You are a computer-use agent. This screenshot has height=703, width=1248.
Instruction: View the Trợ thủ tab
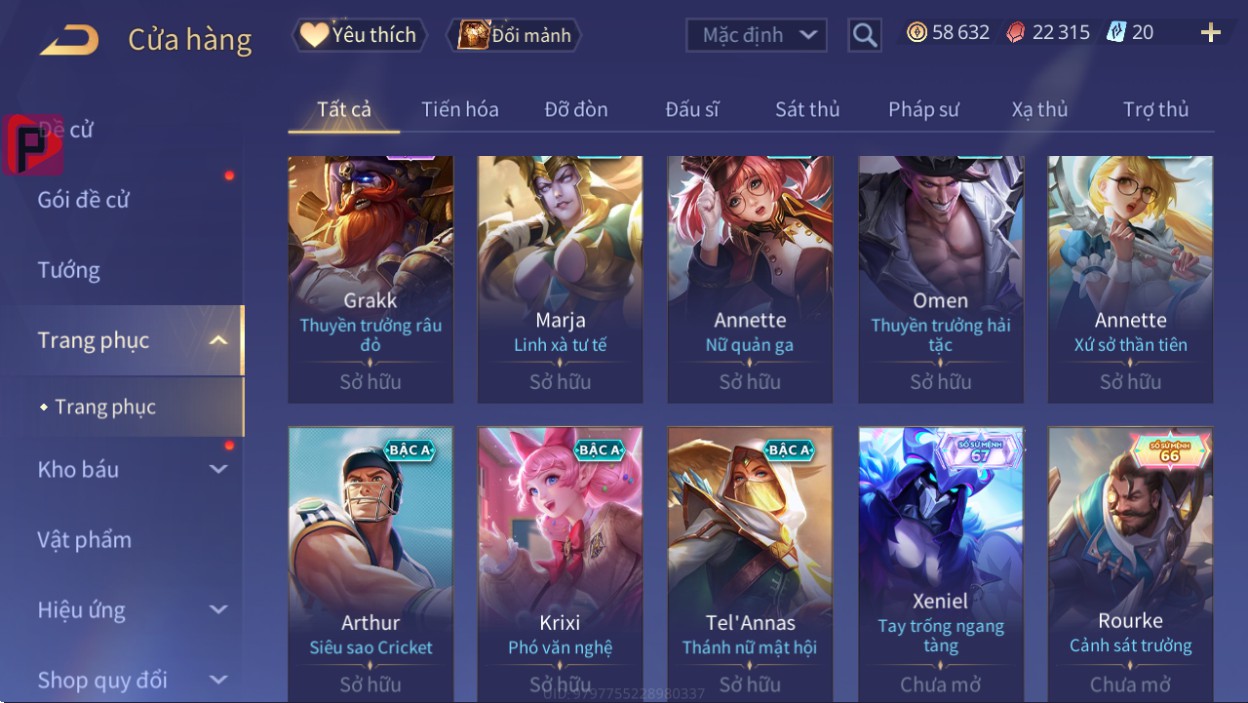click(x=1155, y=110)
